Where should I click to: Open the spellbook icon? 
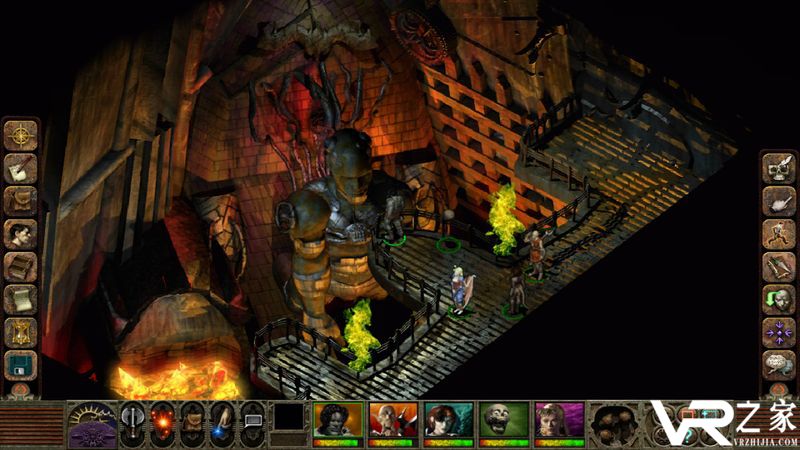click(x=20, y=267)
